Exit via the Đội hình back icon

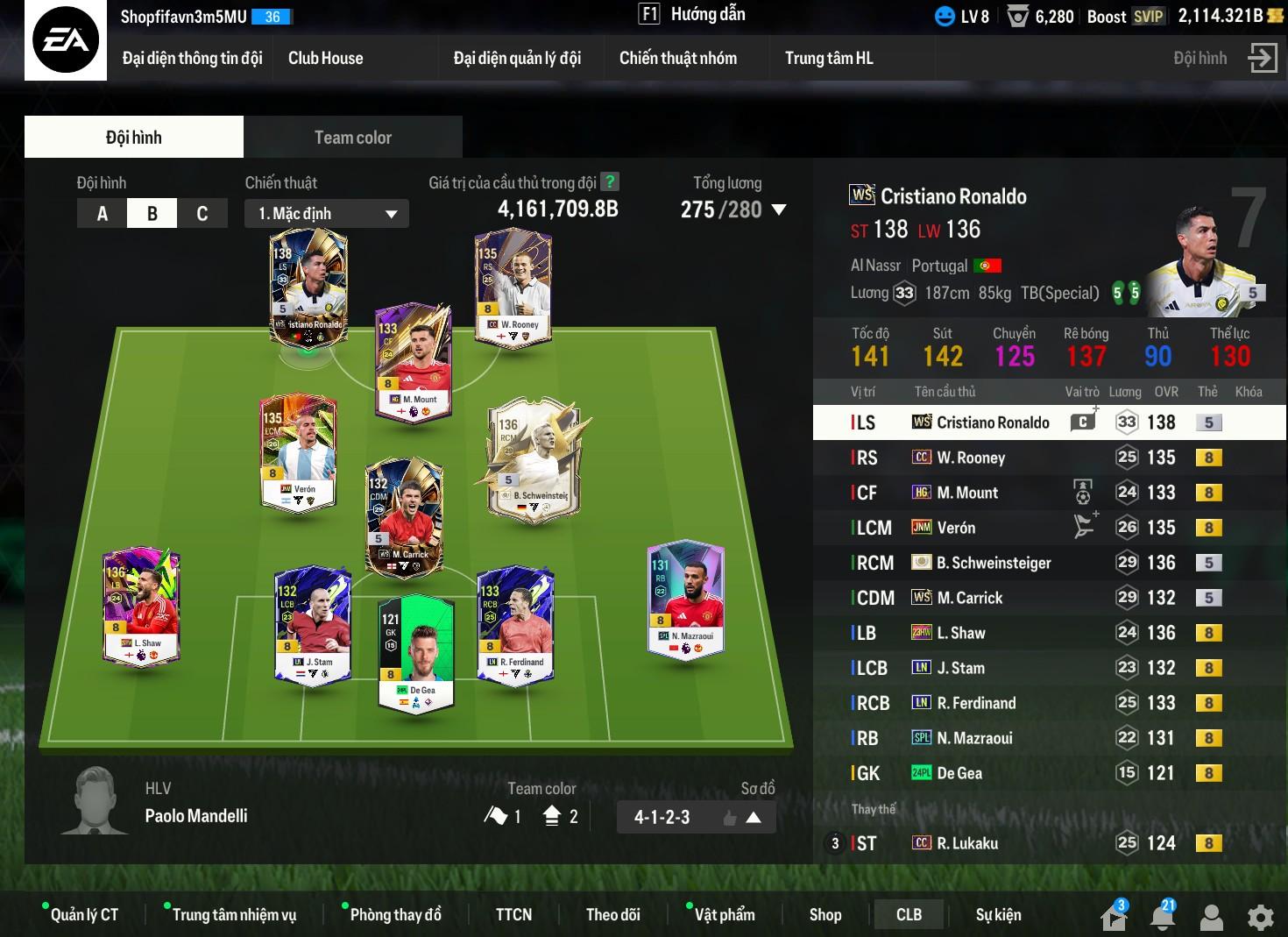[x=1262, y=59]
